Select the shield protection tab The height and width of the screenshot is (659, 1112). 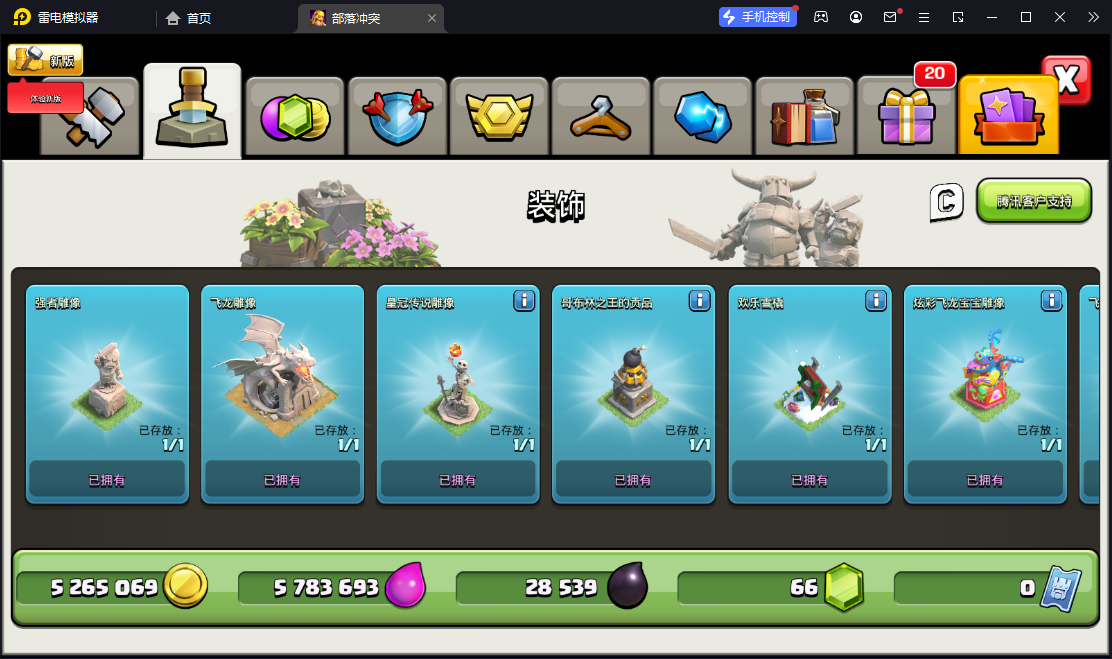coord(397,117)
